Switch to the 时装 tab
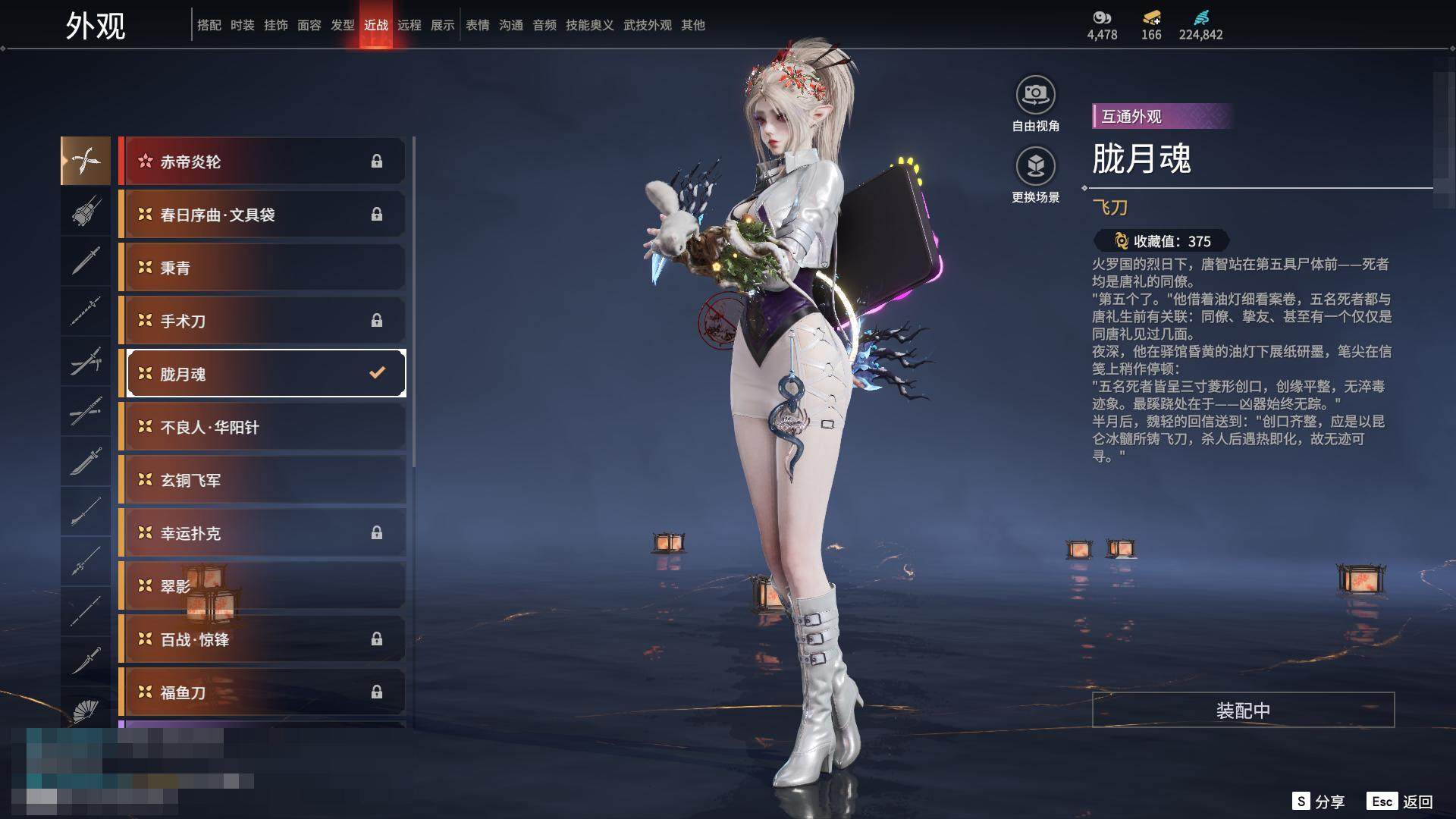This screenshot has height=819, width=1456. [x=243, y=25]
